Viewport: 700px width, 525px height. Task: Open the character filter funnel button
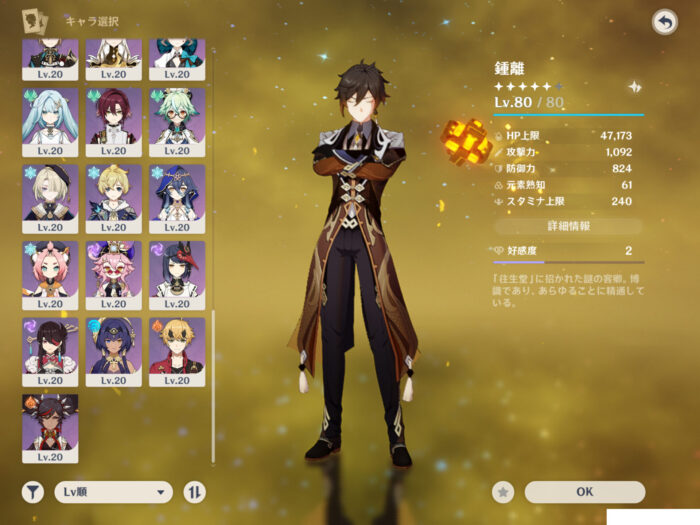pos(33,491)
